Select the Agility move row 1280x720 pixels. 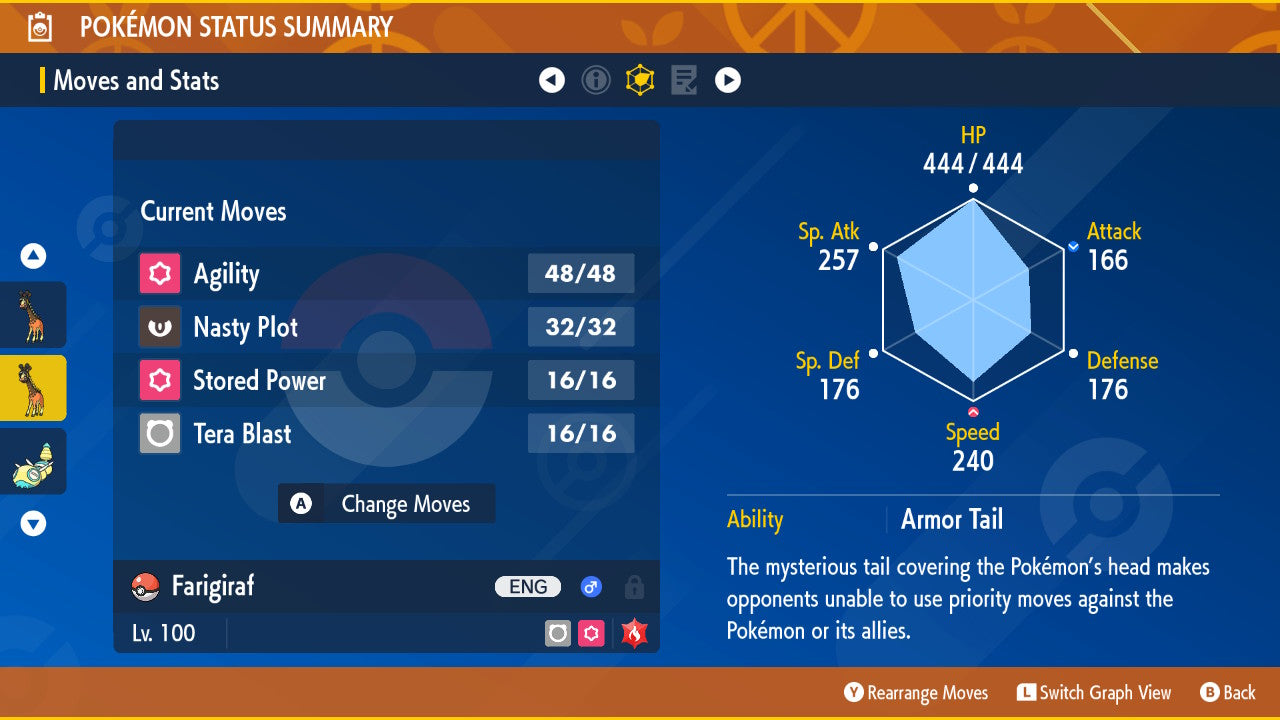click(x=386, y=274)
